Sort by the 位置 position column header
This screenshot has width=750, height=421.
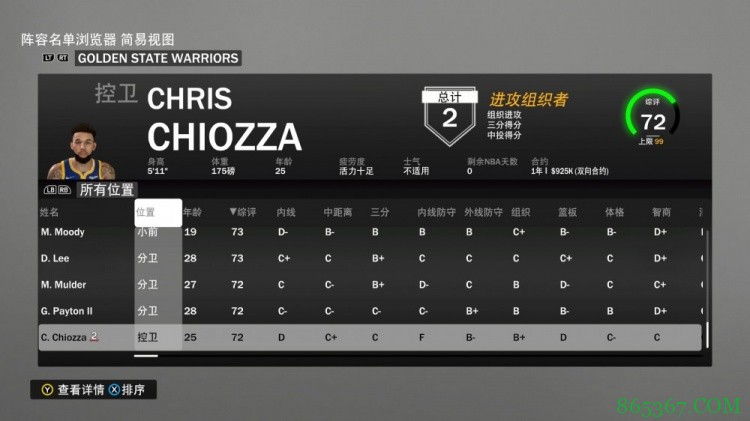(x=146, y=212)
